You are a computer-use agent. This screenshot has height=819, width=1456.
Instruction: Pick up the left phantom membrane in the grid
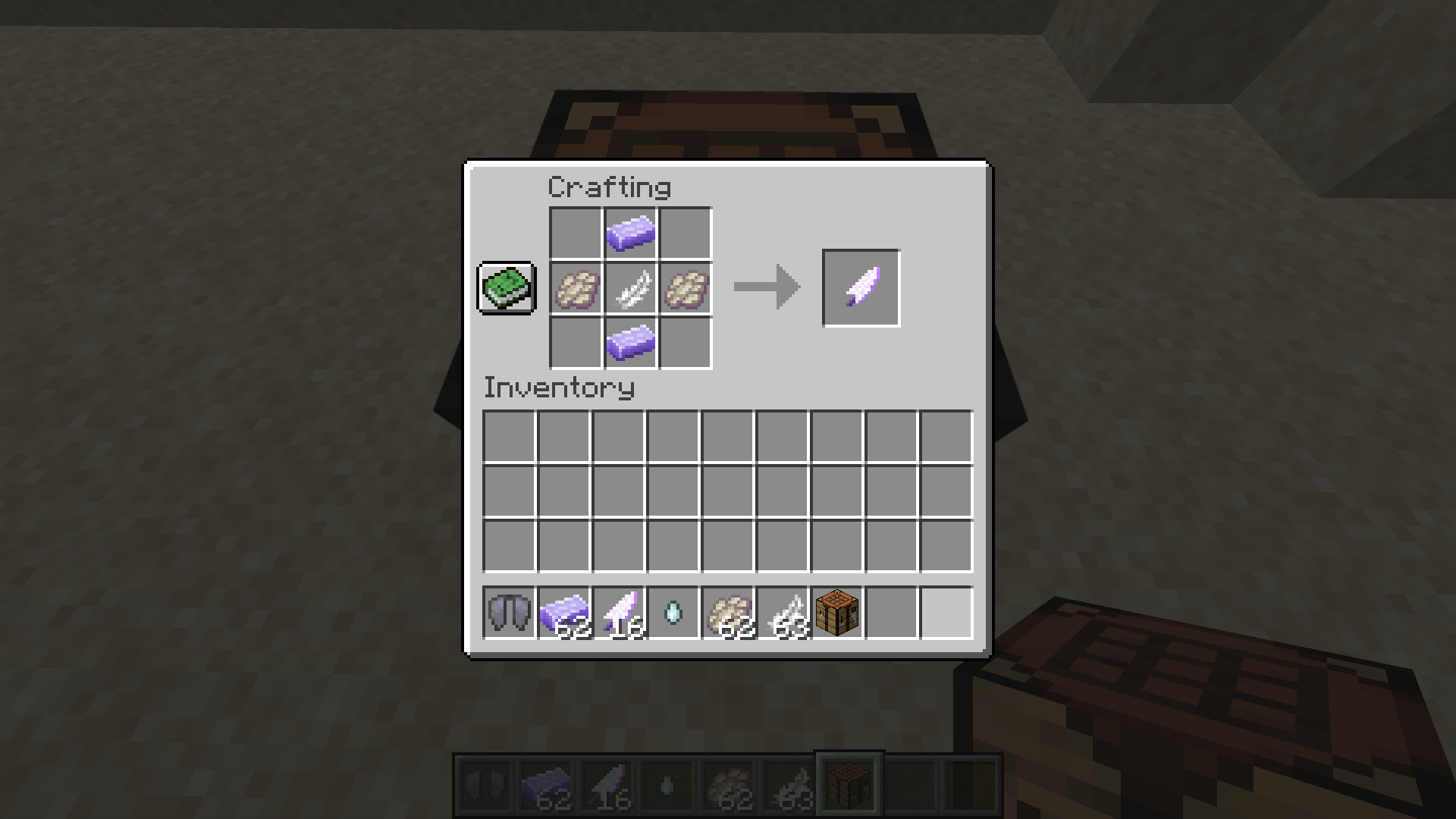point(576,289)
